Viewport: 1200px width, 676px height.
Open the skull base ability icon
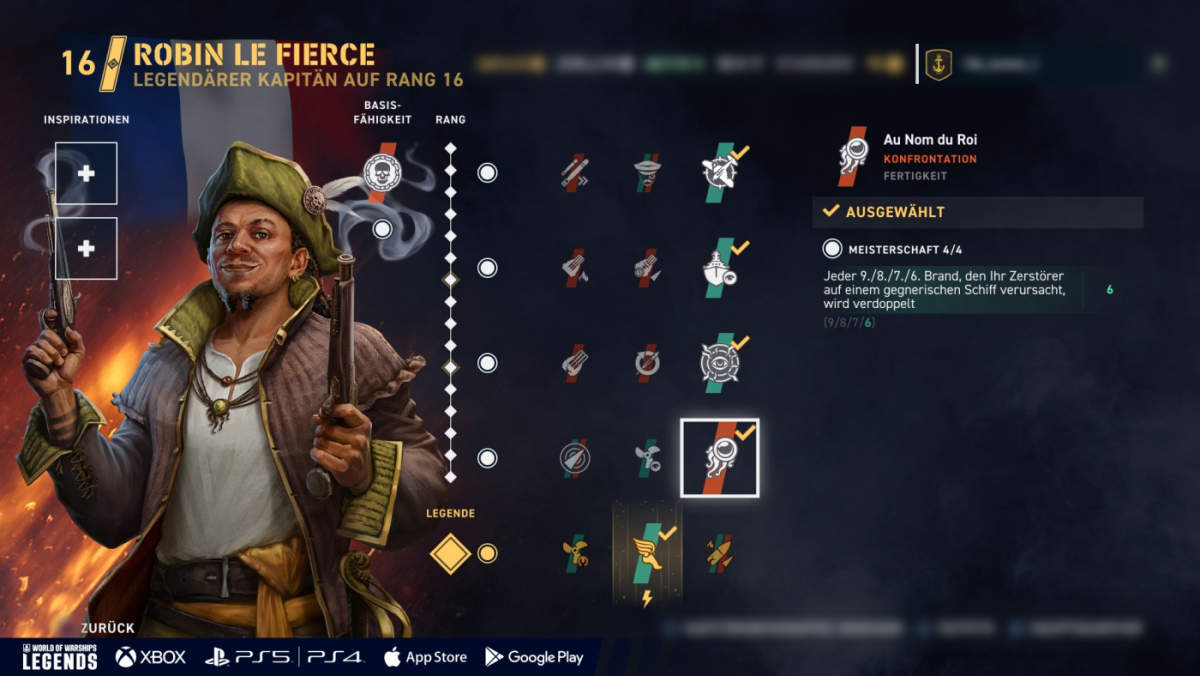pyautogui.click(x=381, y=173)
